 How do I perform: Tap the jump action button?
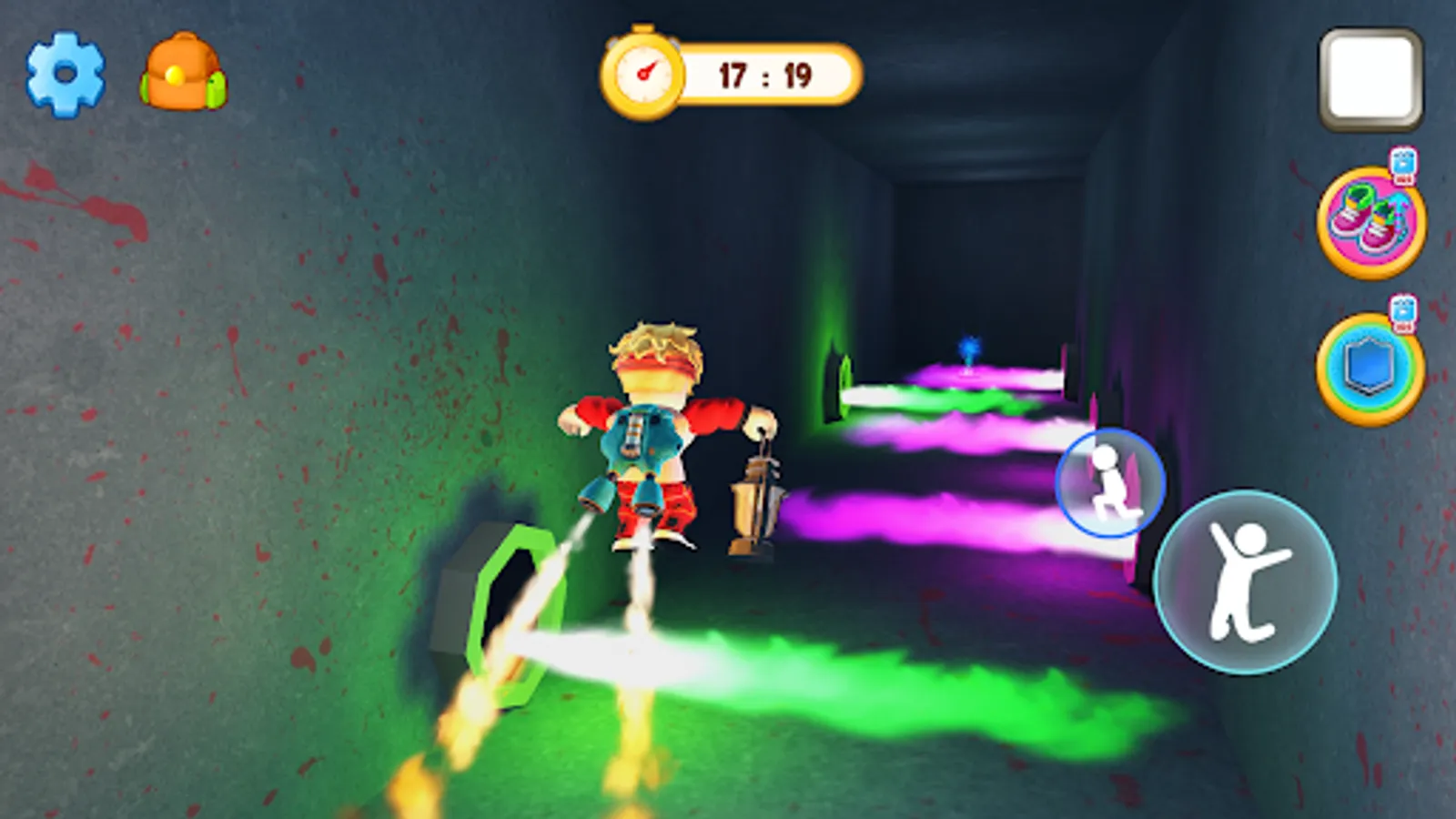point(1242,582)
